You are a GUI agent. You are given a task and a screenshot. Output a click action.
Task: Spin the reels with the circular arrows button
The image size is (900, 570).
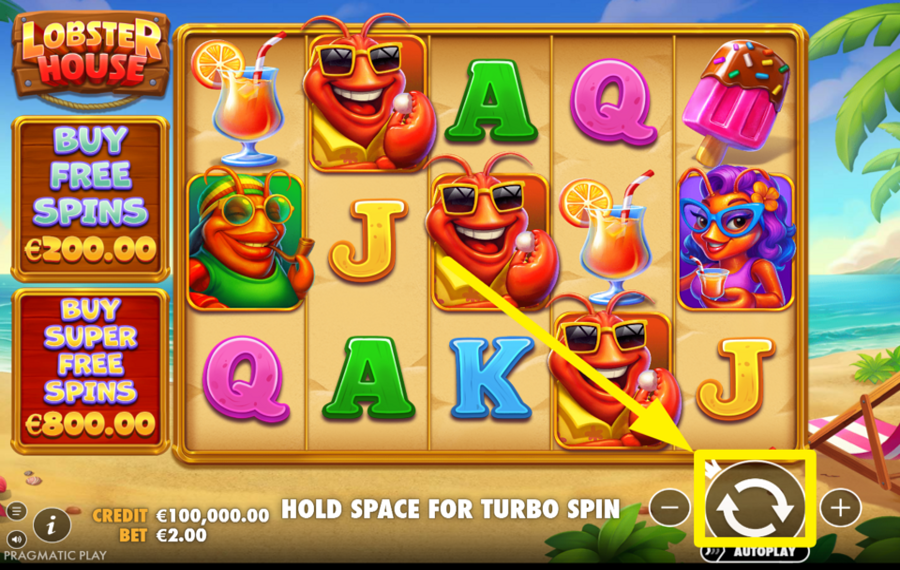[x=755, y=507]
